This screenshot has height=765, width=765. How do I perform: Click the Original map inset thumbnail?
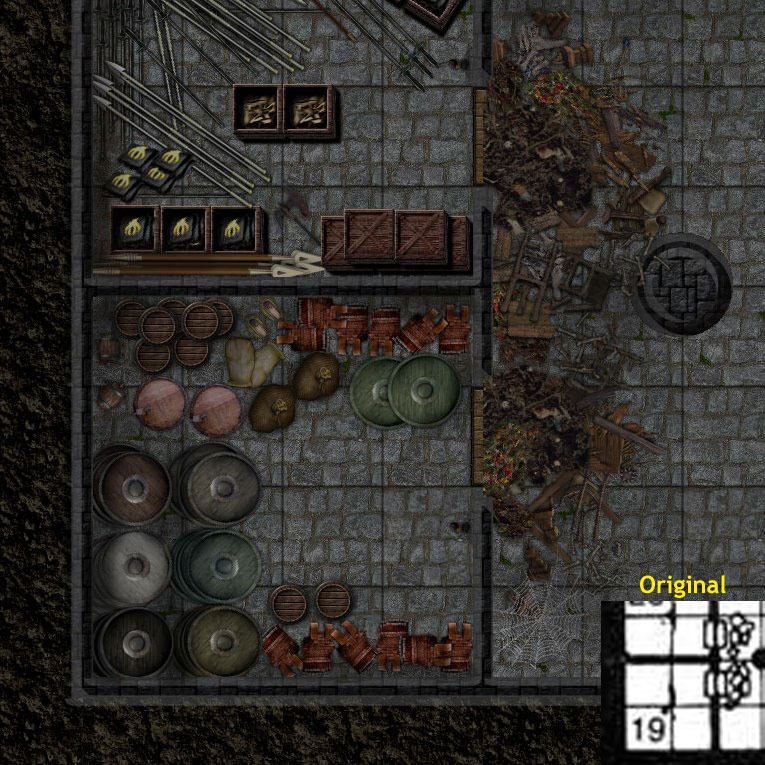tap(682, 682)
